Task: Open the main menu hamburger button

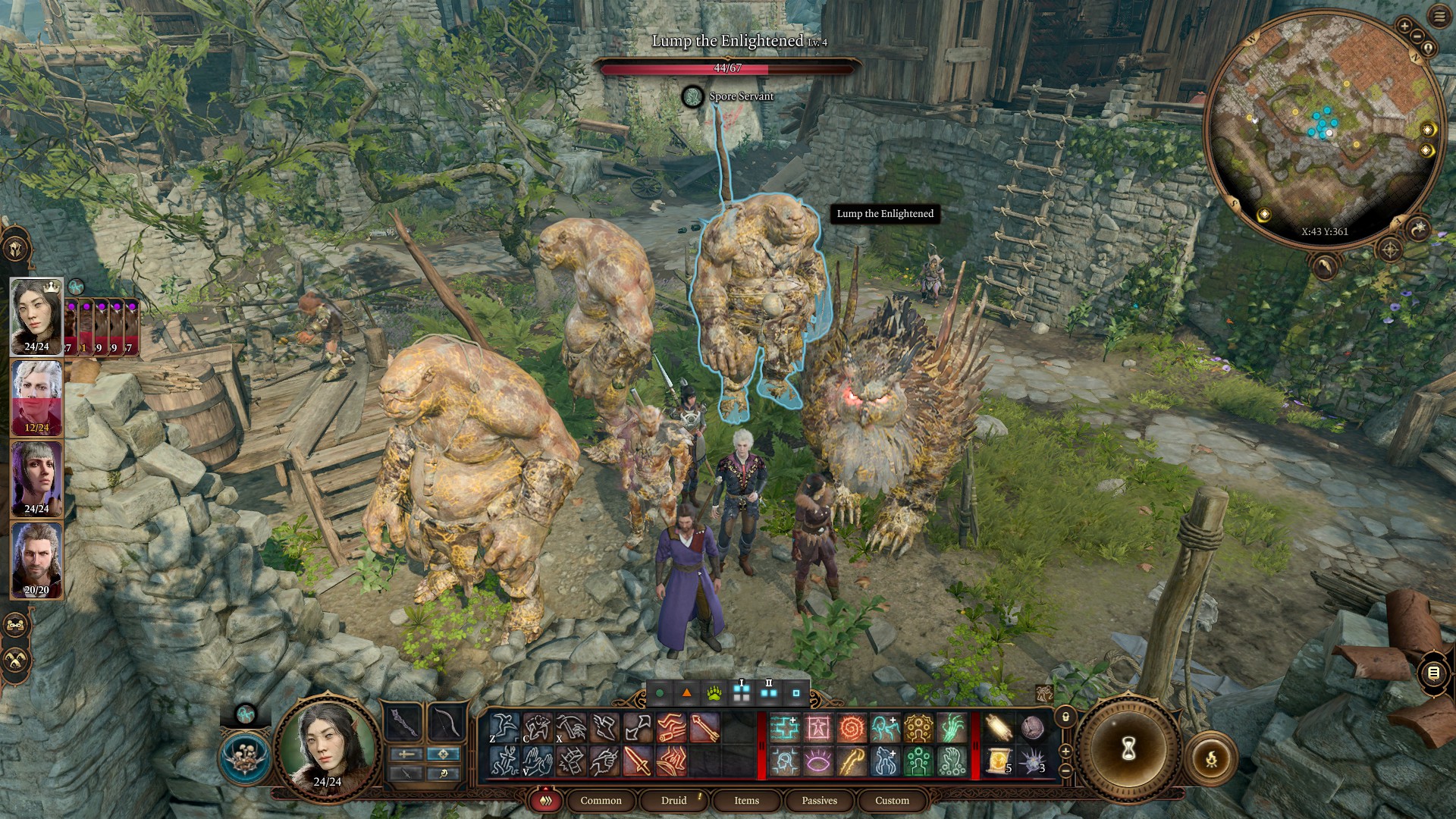Action: coord(1439,17)
